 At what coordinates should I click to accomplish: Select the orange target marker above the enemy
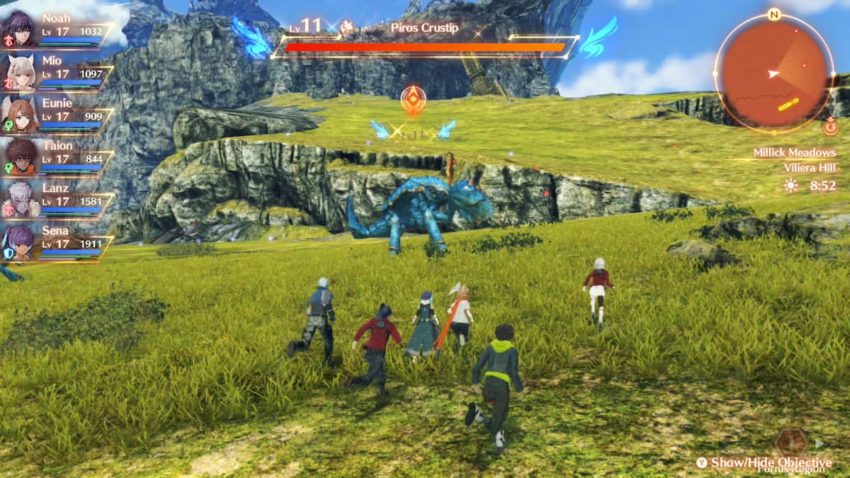412,98
